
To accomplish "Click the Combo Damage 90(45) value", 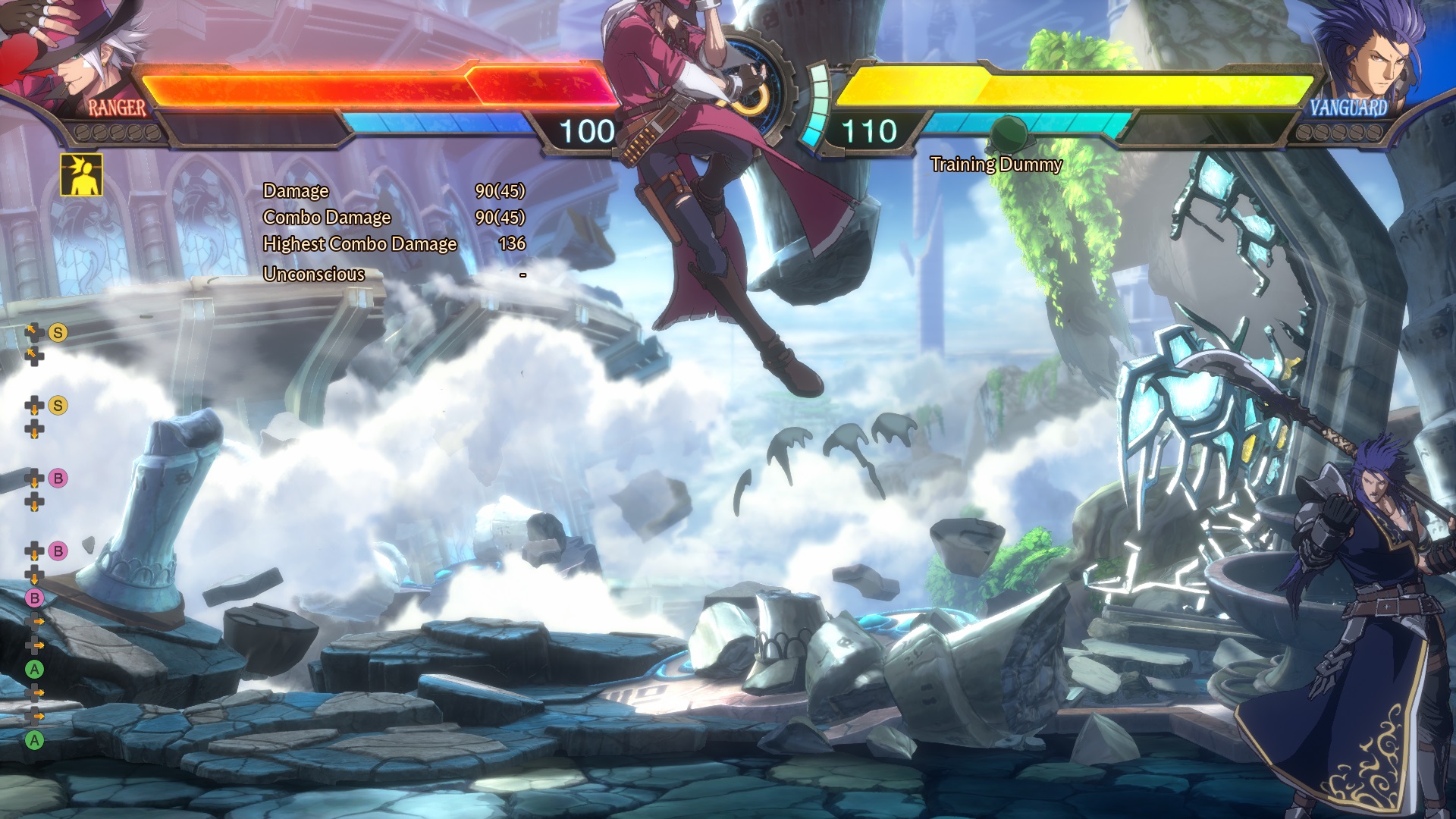I will (502, 218).
